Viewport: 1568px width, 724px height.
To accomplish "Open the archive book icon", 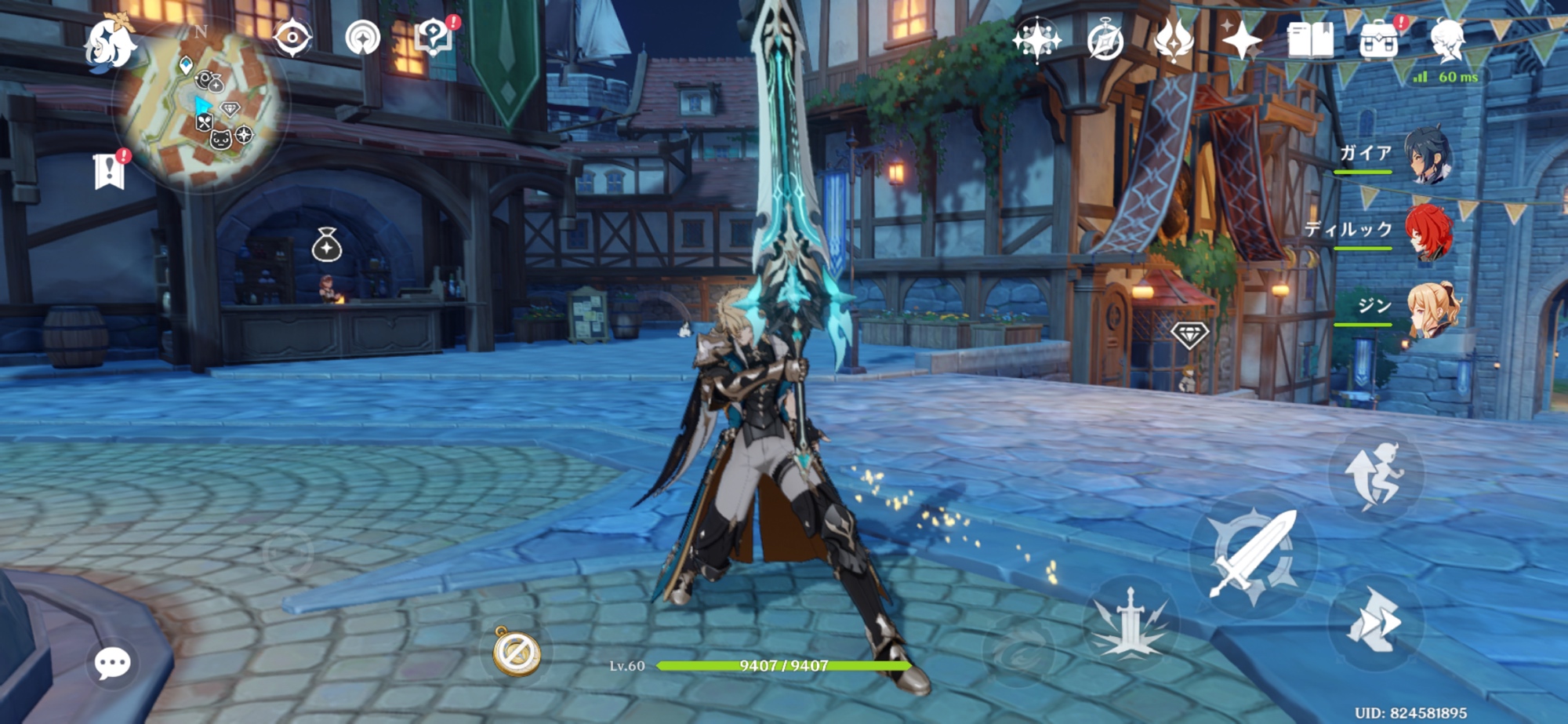I will point(1310,40).
